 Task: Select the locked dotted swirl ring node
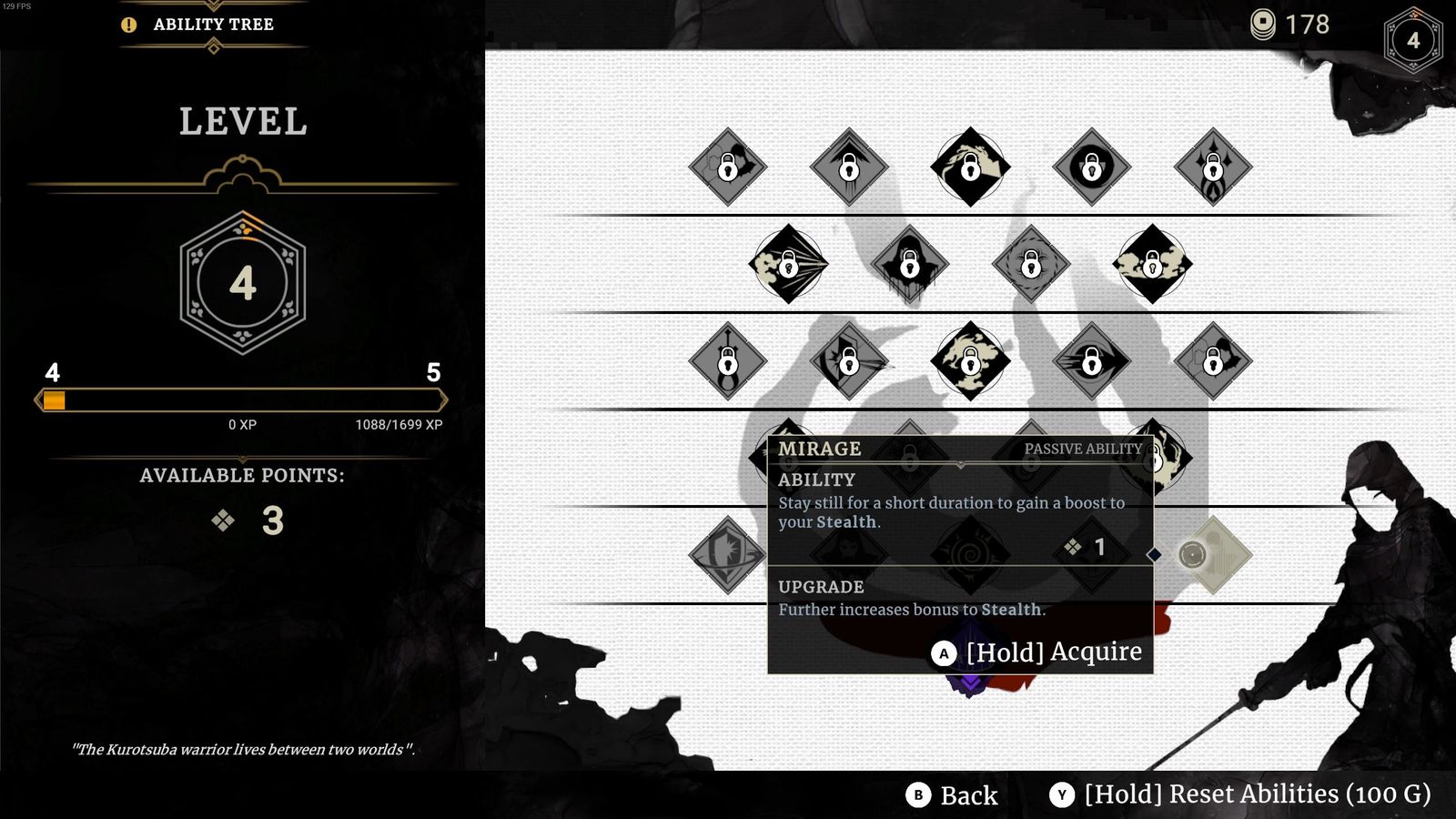[x=1030, y=264]
